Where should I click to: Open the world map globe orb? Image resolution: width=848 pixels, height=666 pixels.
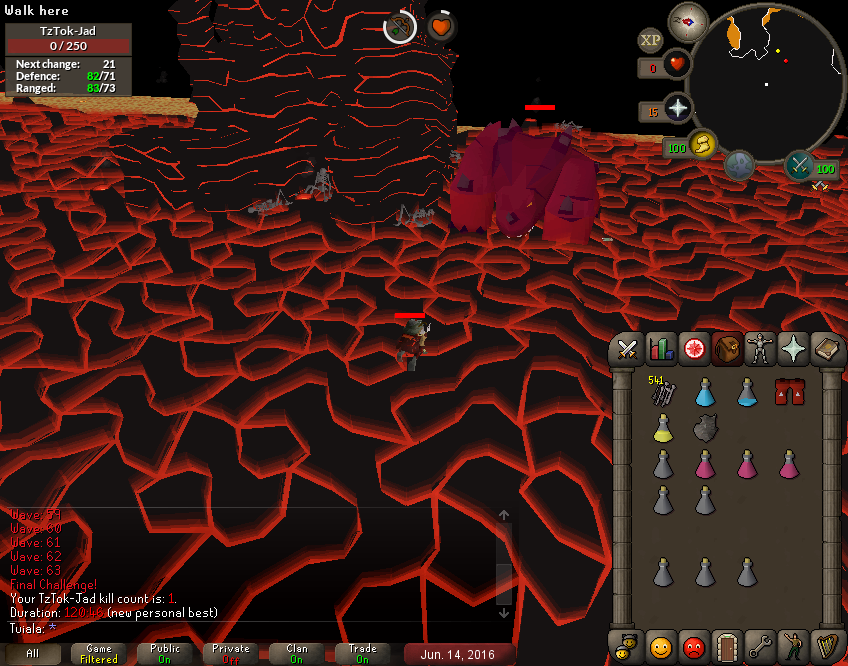click(739, 165)
